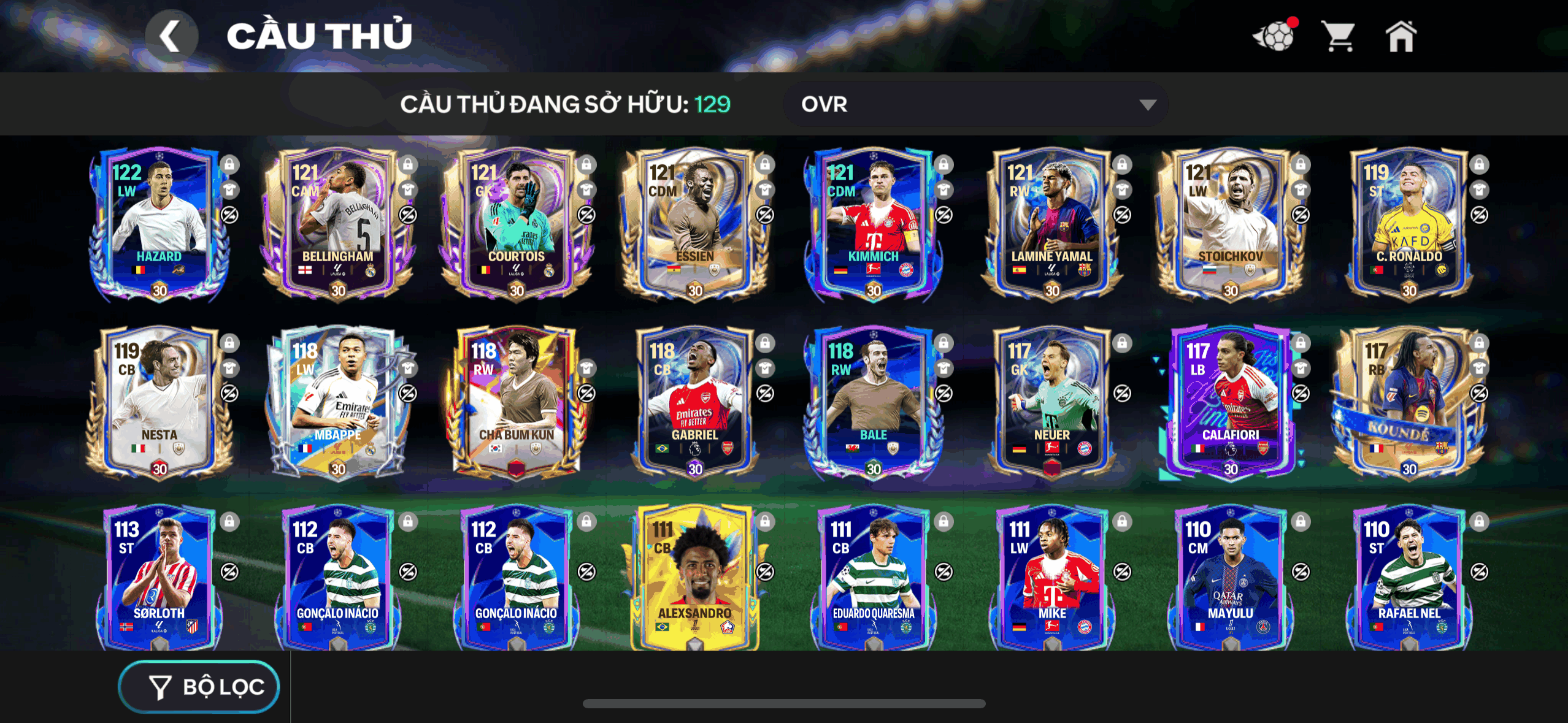Open the Lamine Yamal RW card
This screenshot has height=723, width=1568.
[1051, 224]
